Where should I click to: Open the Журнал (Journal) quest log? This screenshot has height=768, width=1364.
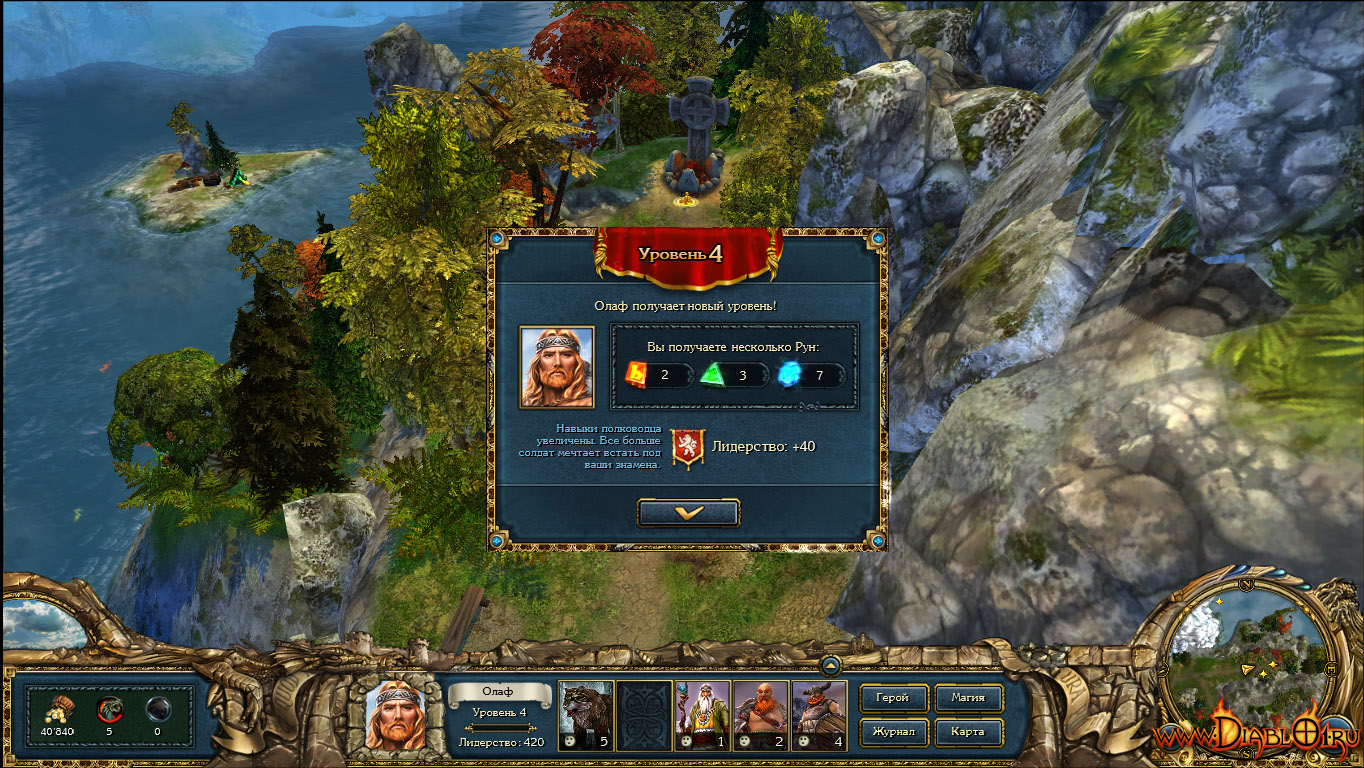(892, 731)
